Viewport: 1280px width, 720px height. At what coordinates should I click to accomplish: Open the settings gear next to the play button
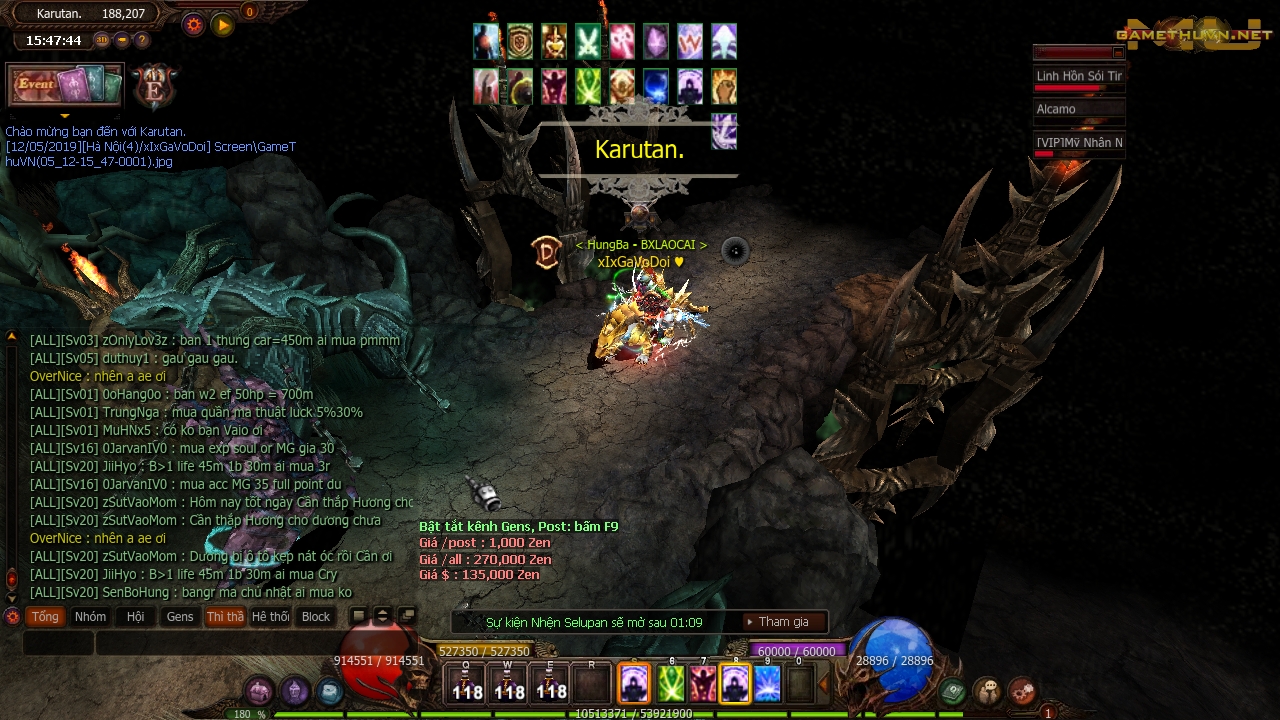click(192, 24)
